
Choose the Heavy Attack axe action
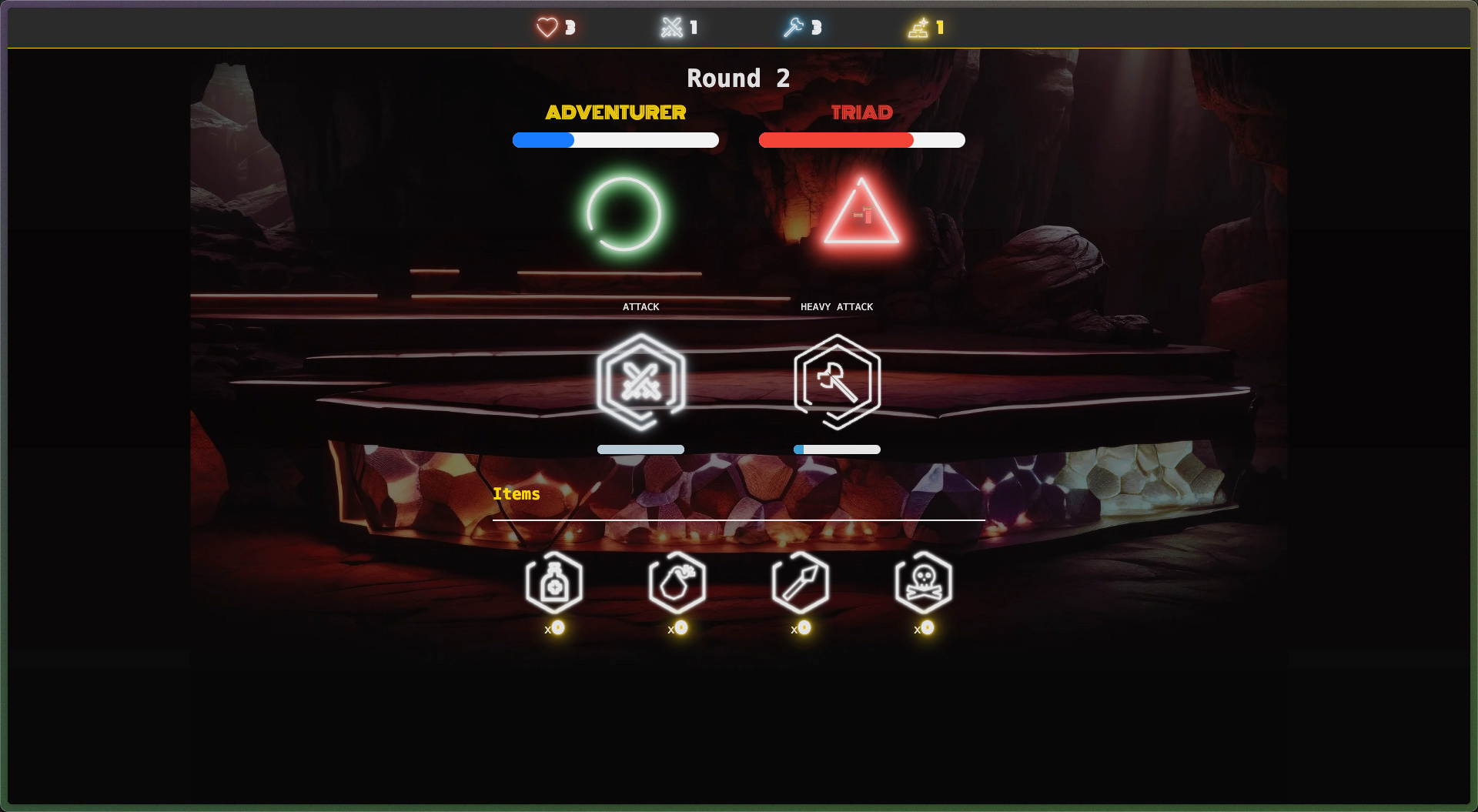(x=837, y=381)
